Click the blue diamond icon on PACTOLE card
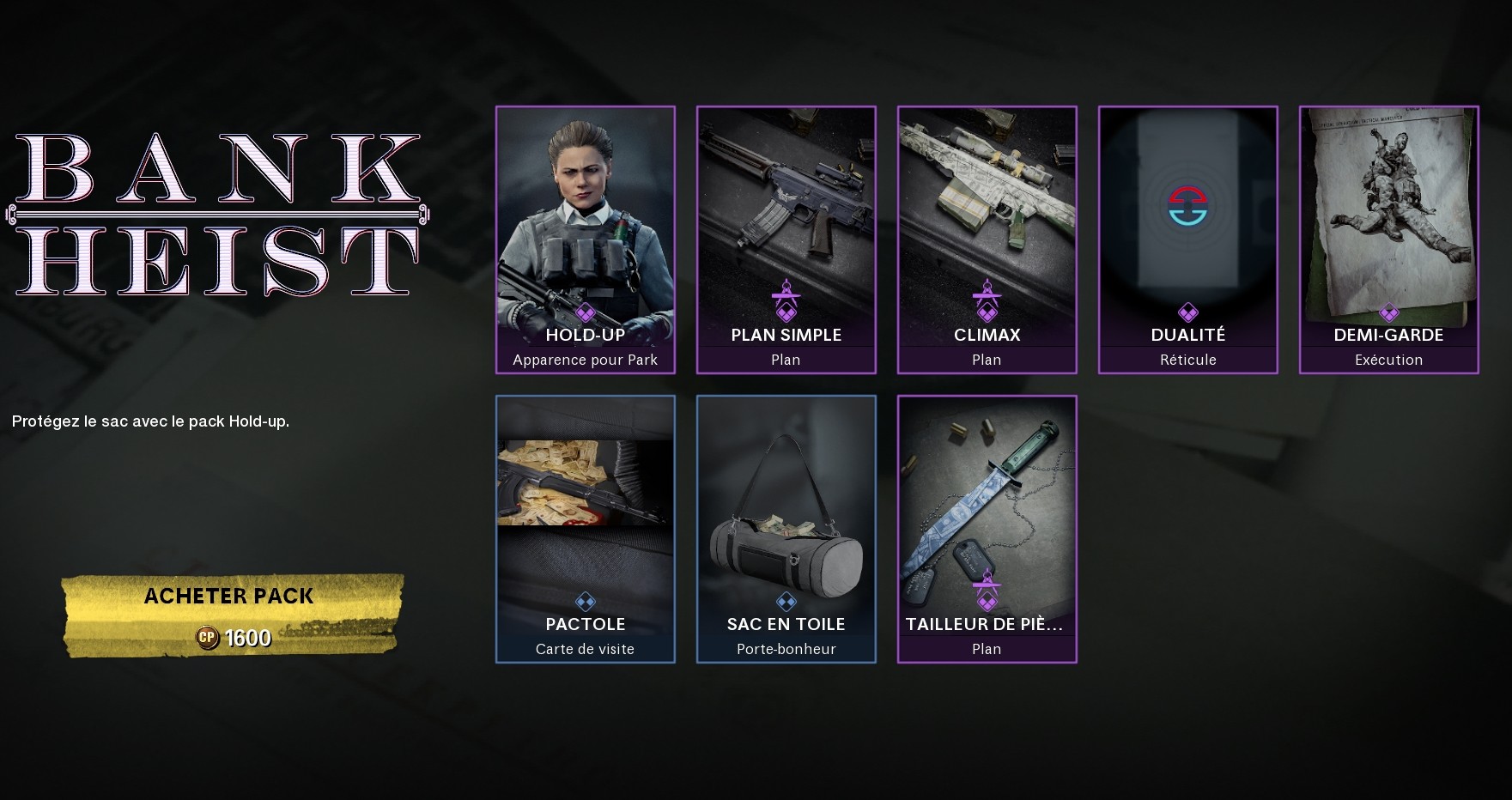 click(x=585, y=600)
